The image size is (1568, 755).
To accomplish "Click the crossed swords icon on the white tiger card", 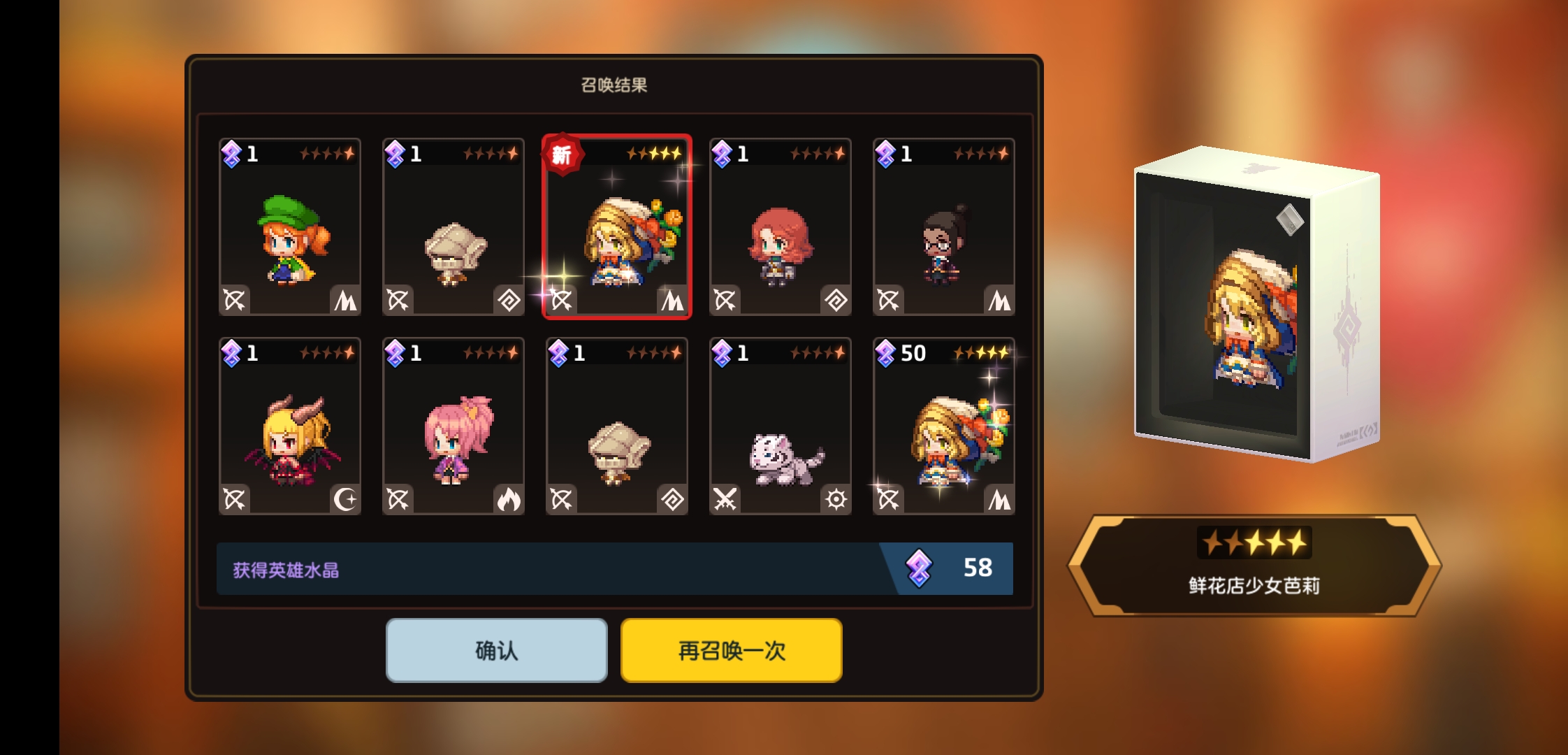I will (727, 500).
